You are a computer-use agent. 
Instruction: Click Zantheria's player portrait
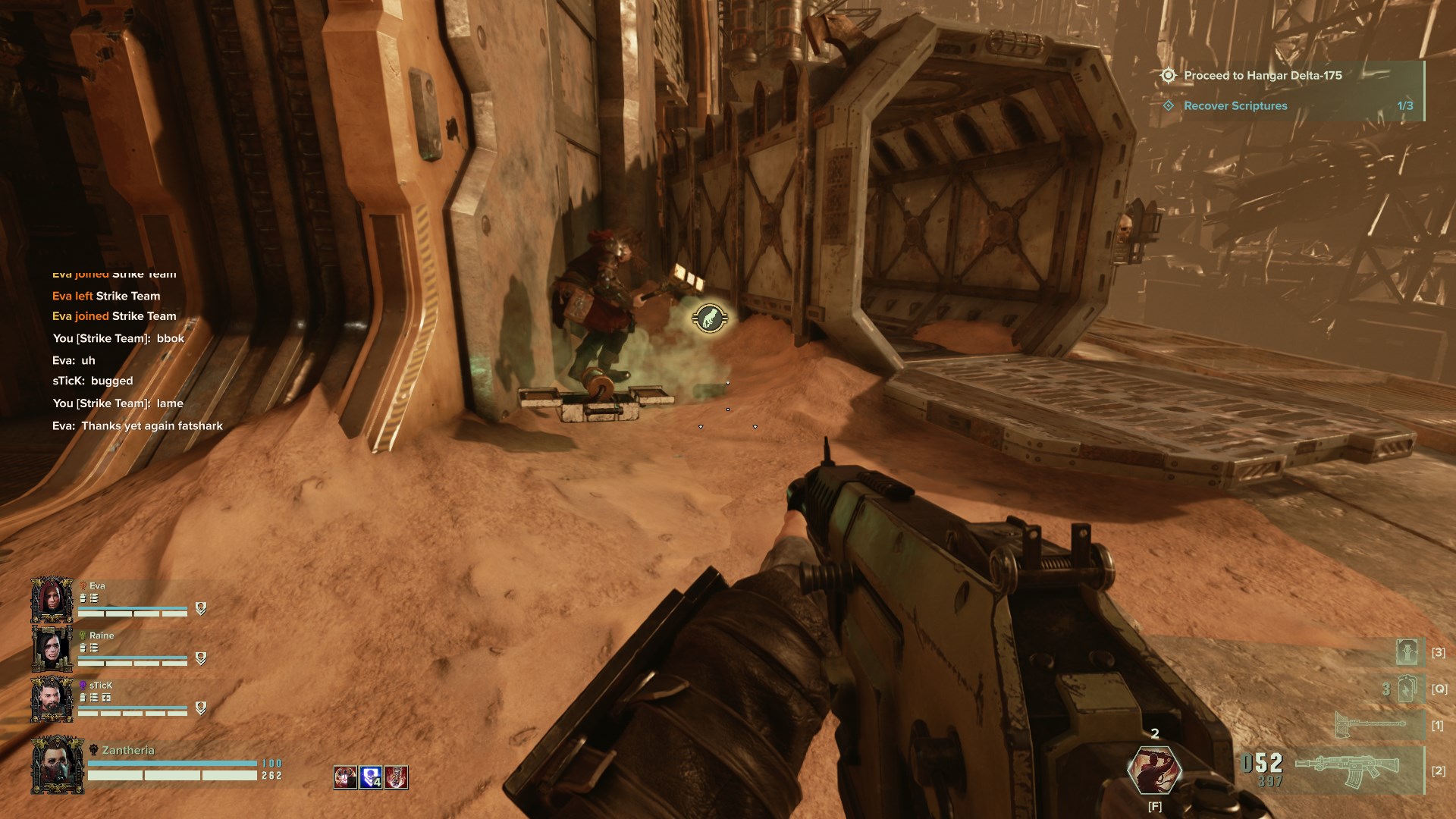pyautogui.click(x=57, y=765)
